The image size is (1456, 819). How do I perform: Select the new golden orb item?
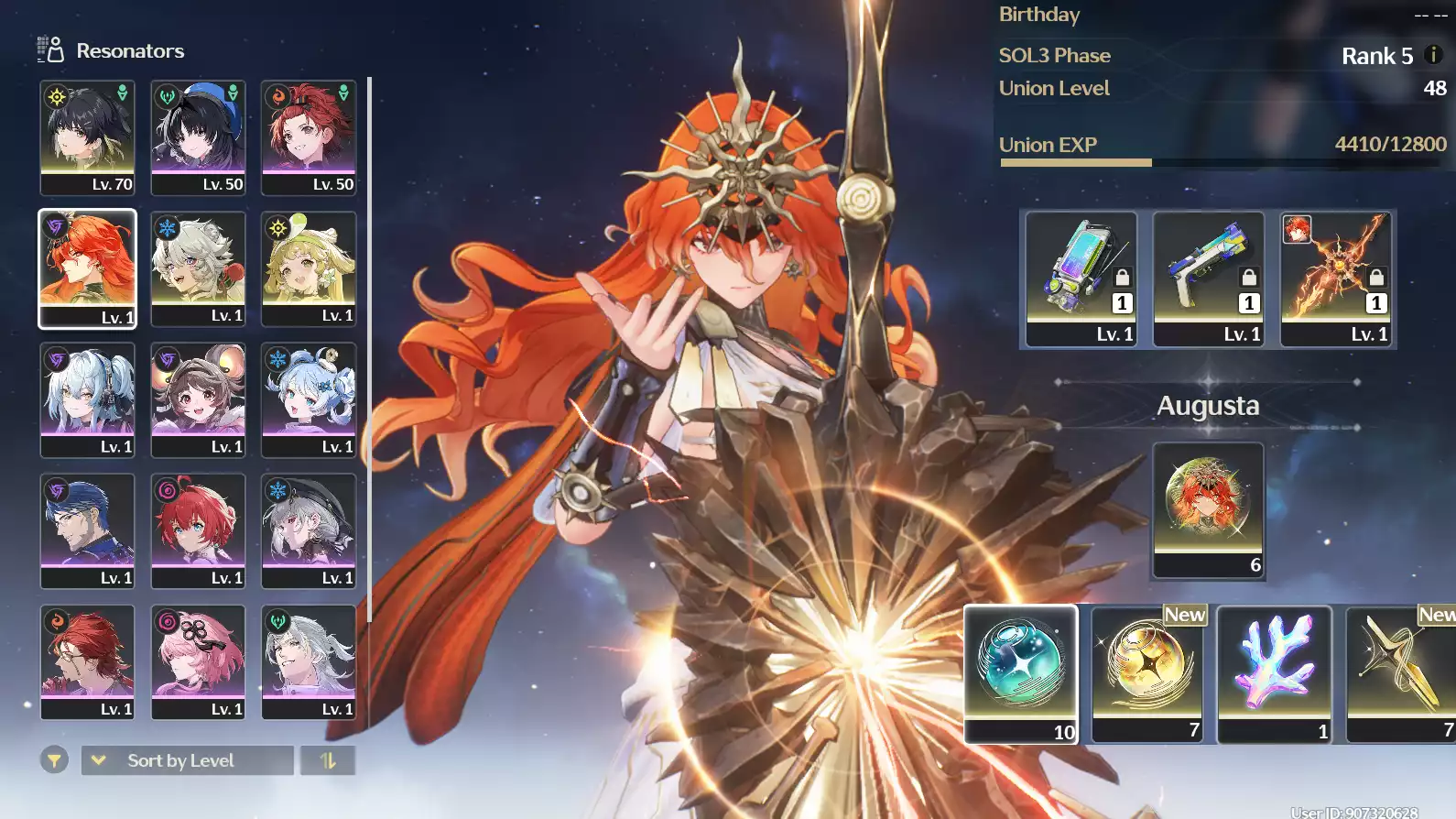point(1146,672)
